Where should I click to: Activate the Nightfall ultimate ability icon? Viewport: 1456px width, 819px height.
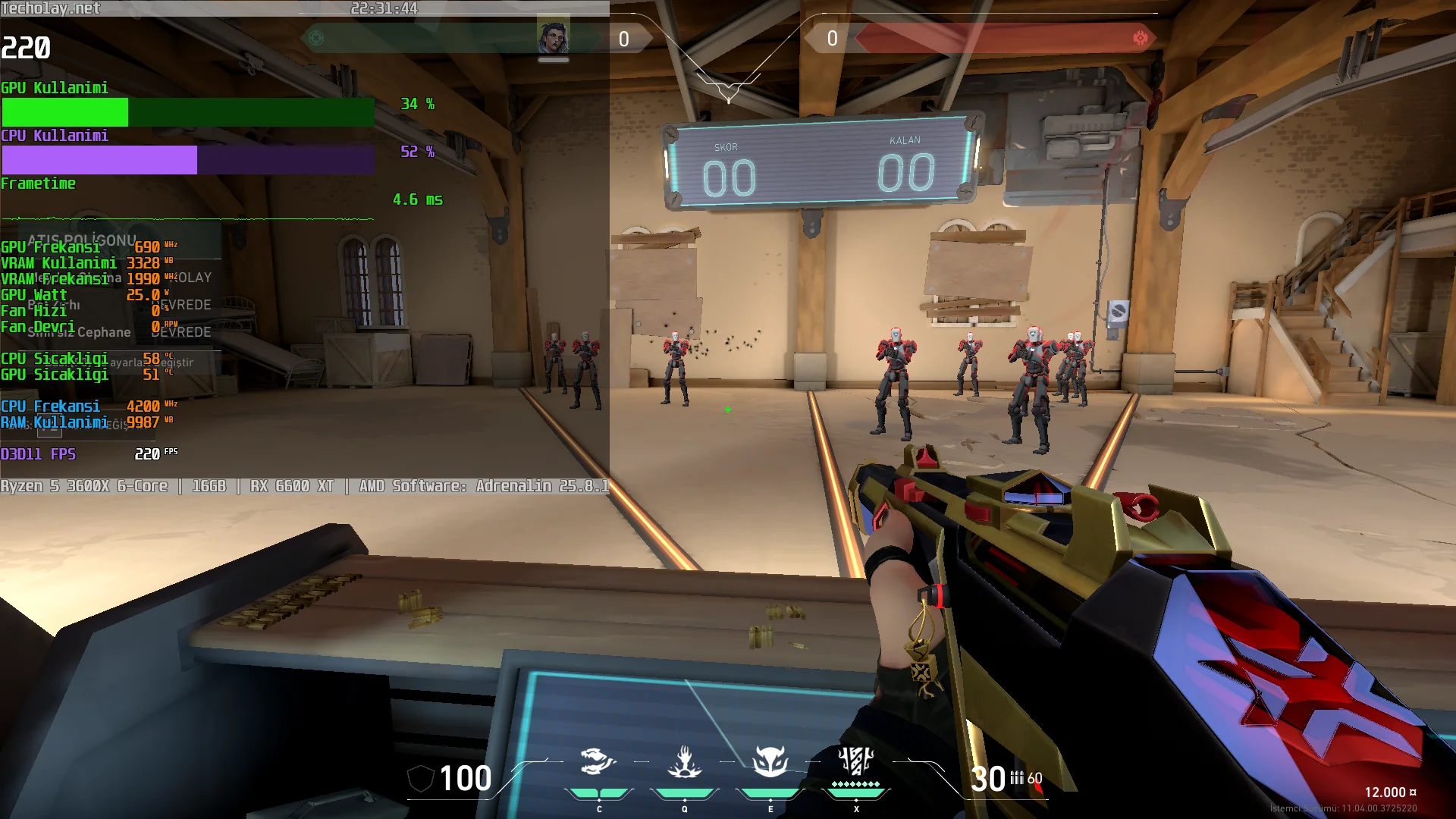[x=856, y=761]
